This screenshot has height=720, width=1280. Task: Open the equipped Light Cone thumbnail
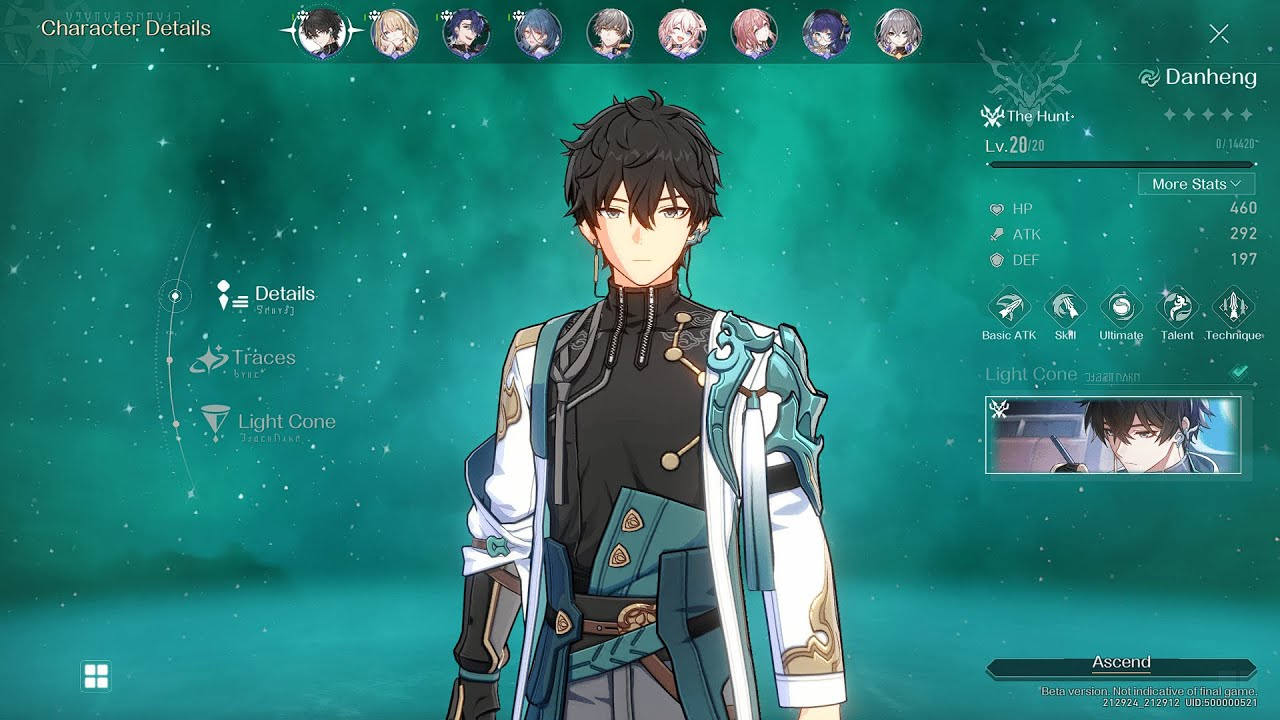click(1113, 434)
